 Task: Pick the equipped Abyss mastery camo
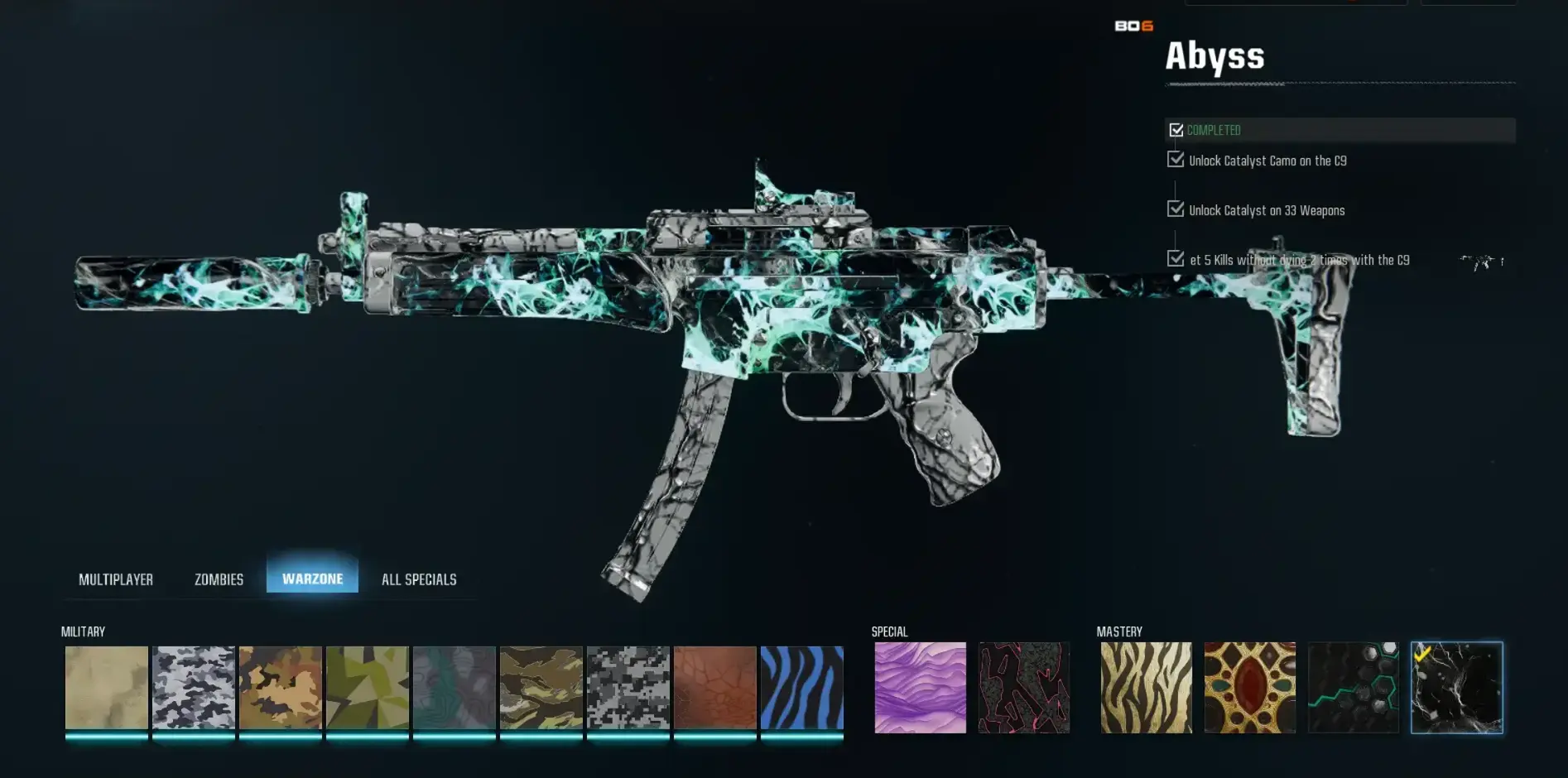coord(1457,688)
